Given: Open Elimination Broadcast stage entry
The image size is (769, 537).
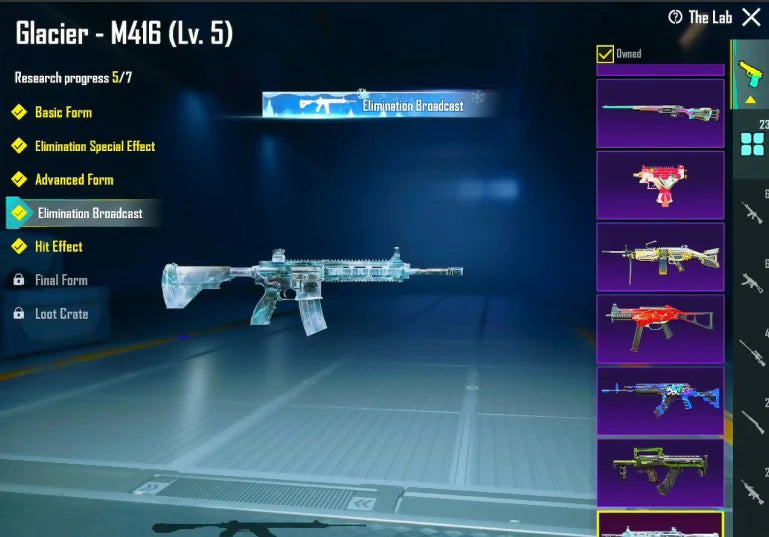Looking at the screenshot, I should tap(90, 213).
